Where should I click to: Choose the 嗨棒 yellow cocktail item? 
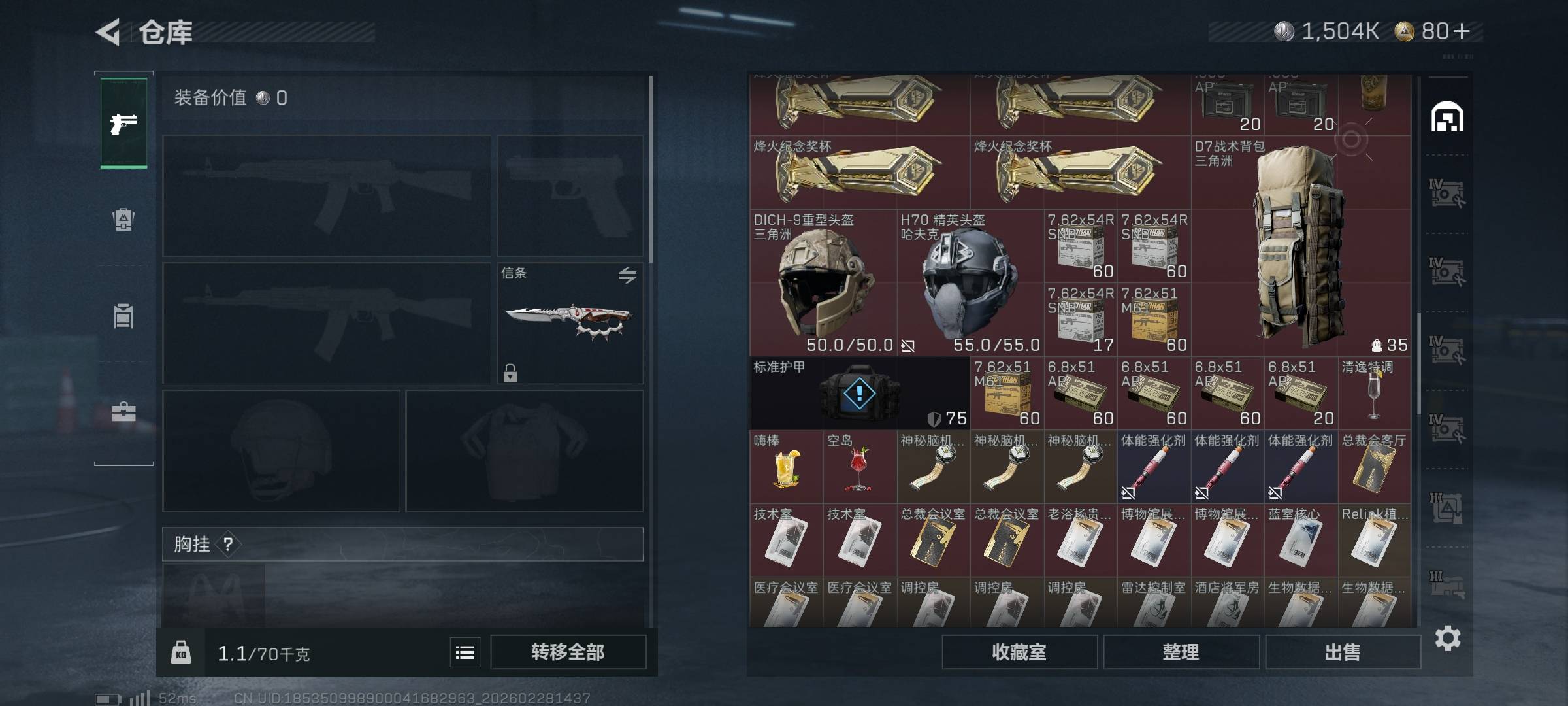coord(786,468)
